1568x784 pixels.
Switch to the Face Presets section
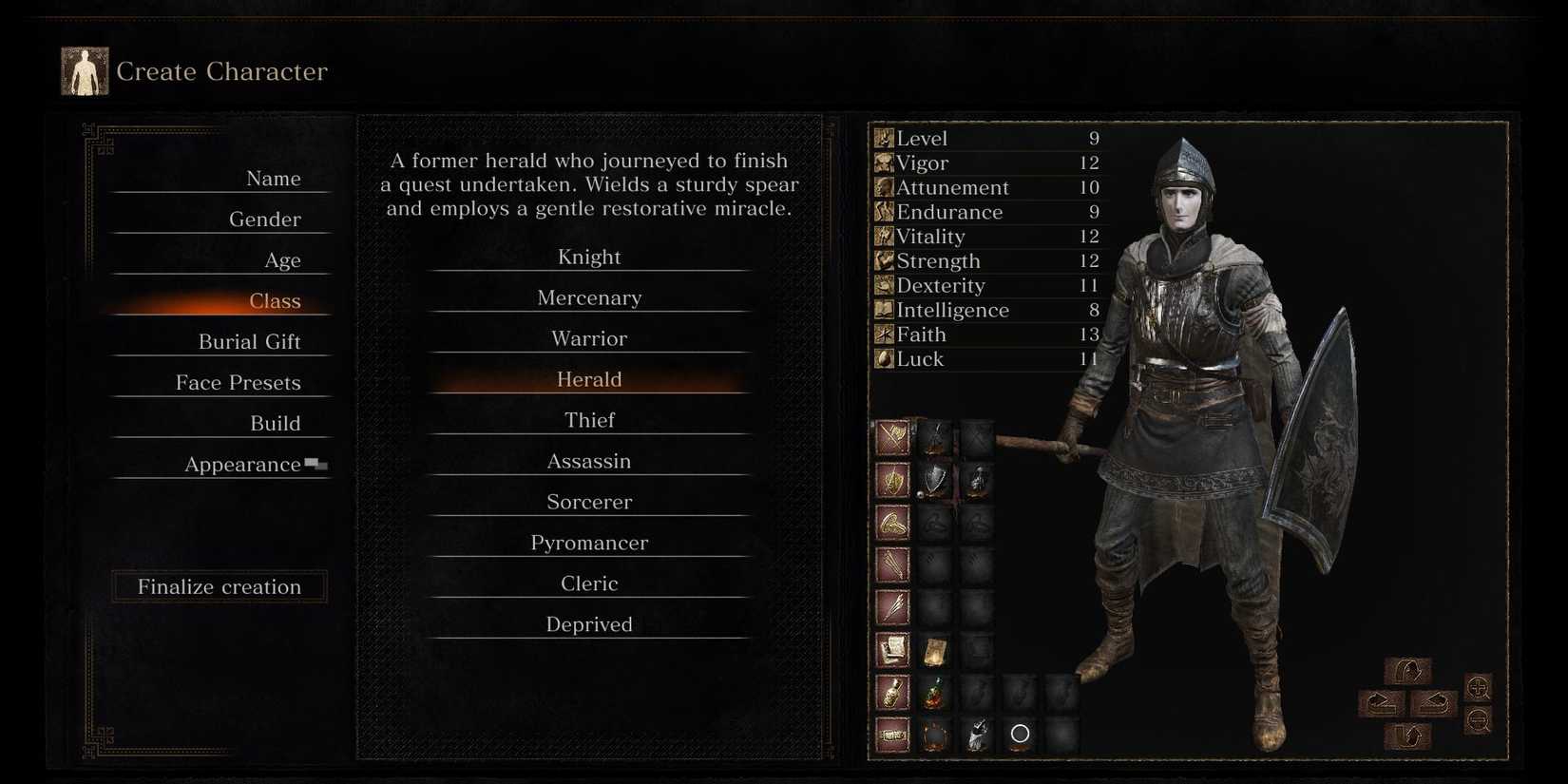[238, 382]
